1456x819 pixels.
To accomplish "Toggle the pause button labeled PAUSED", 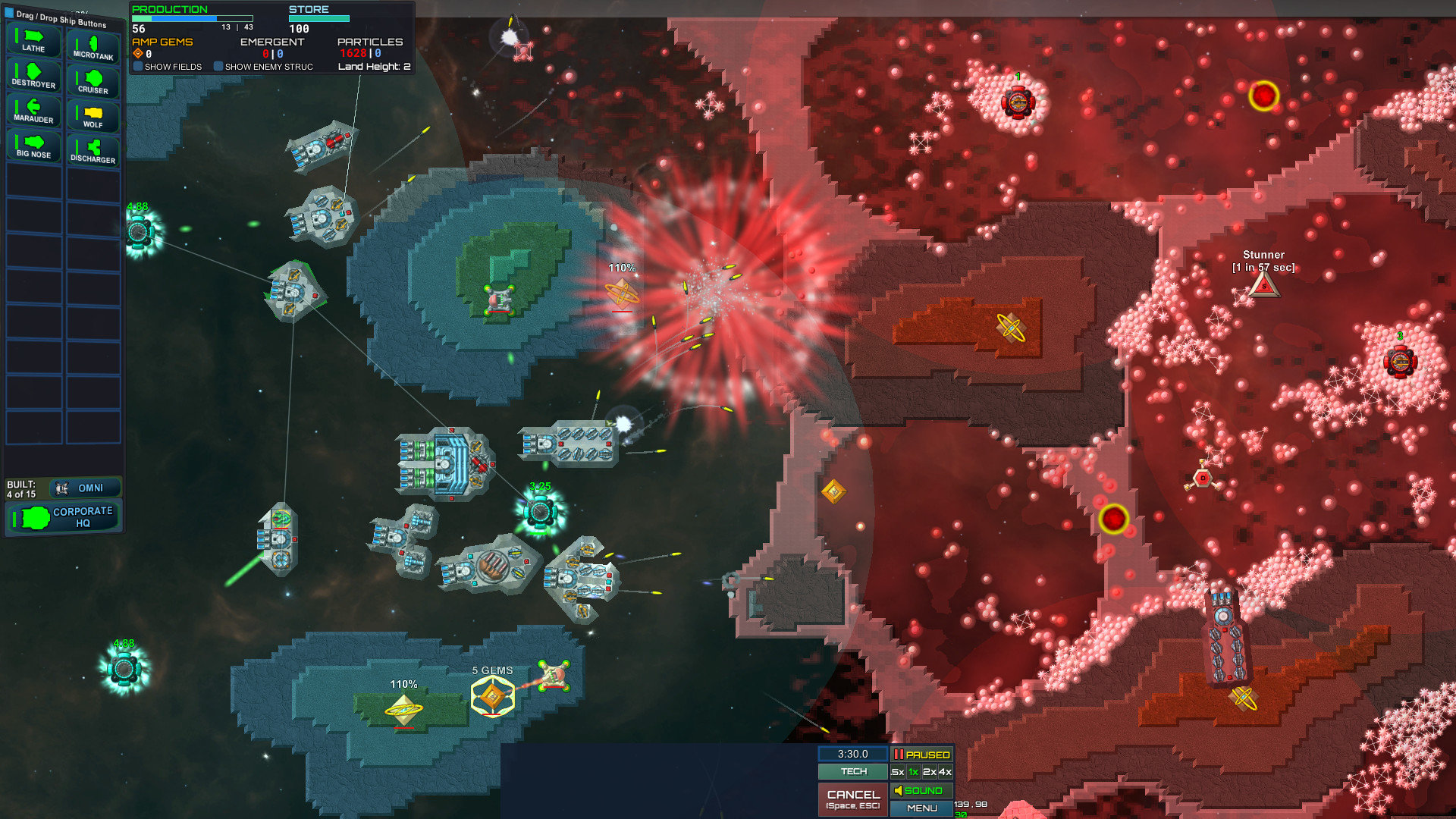I will tap(922, 755).
